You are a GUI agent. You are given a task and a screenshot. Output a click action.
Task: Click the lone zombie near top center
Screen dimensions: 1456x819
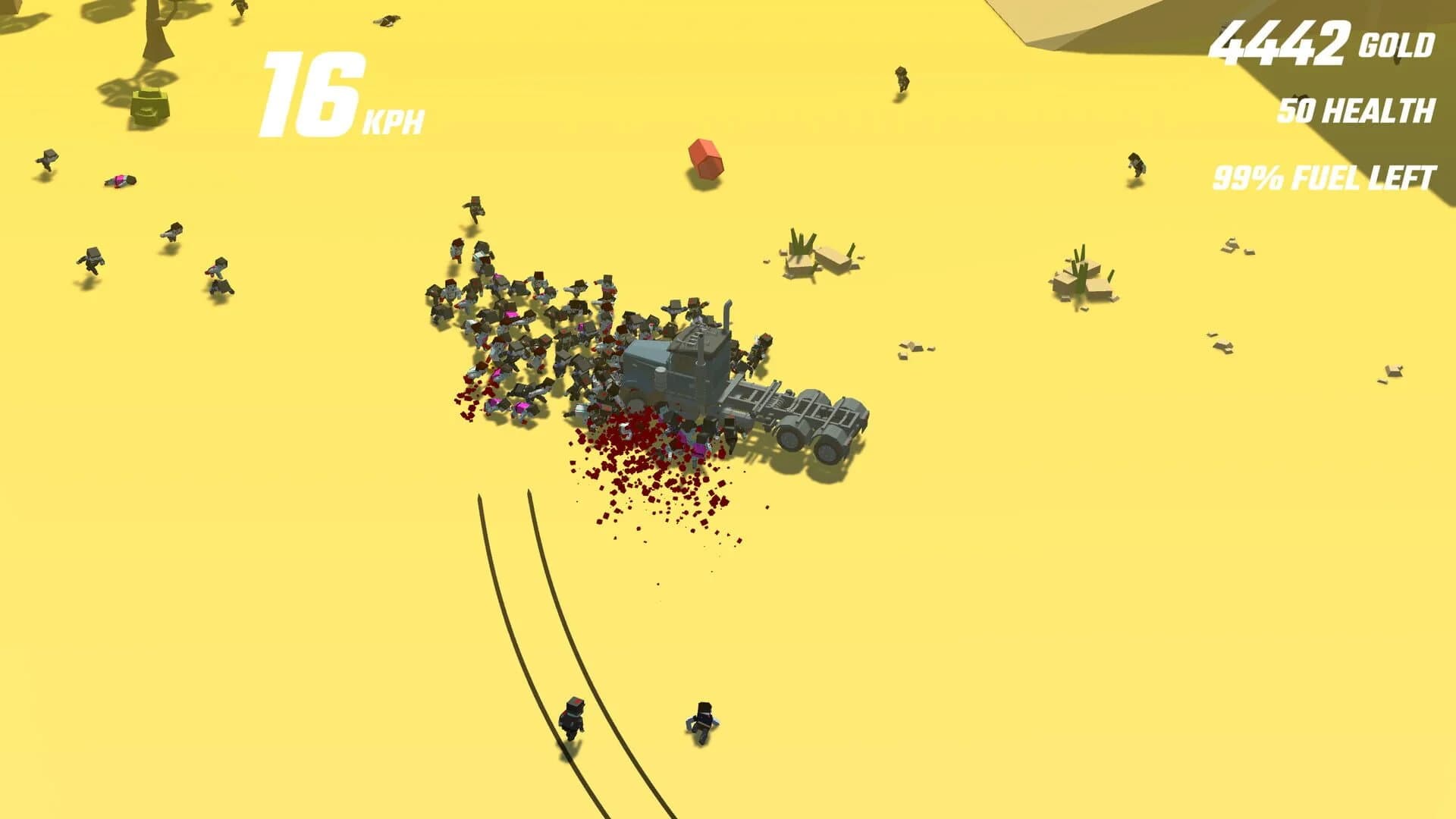tap(902, 80)
